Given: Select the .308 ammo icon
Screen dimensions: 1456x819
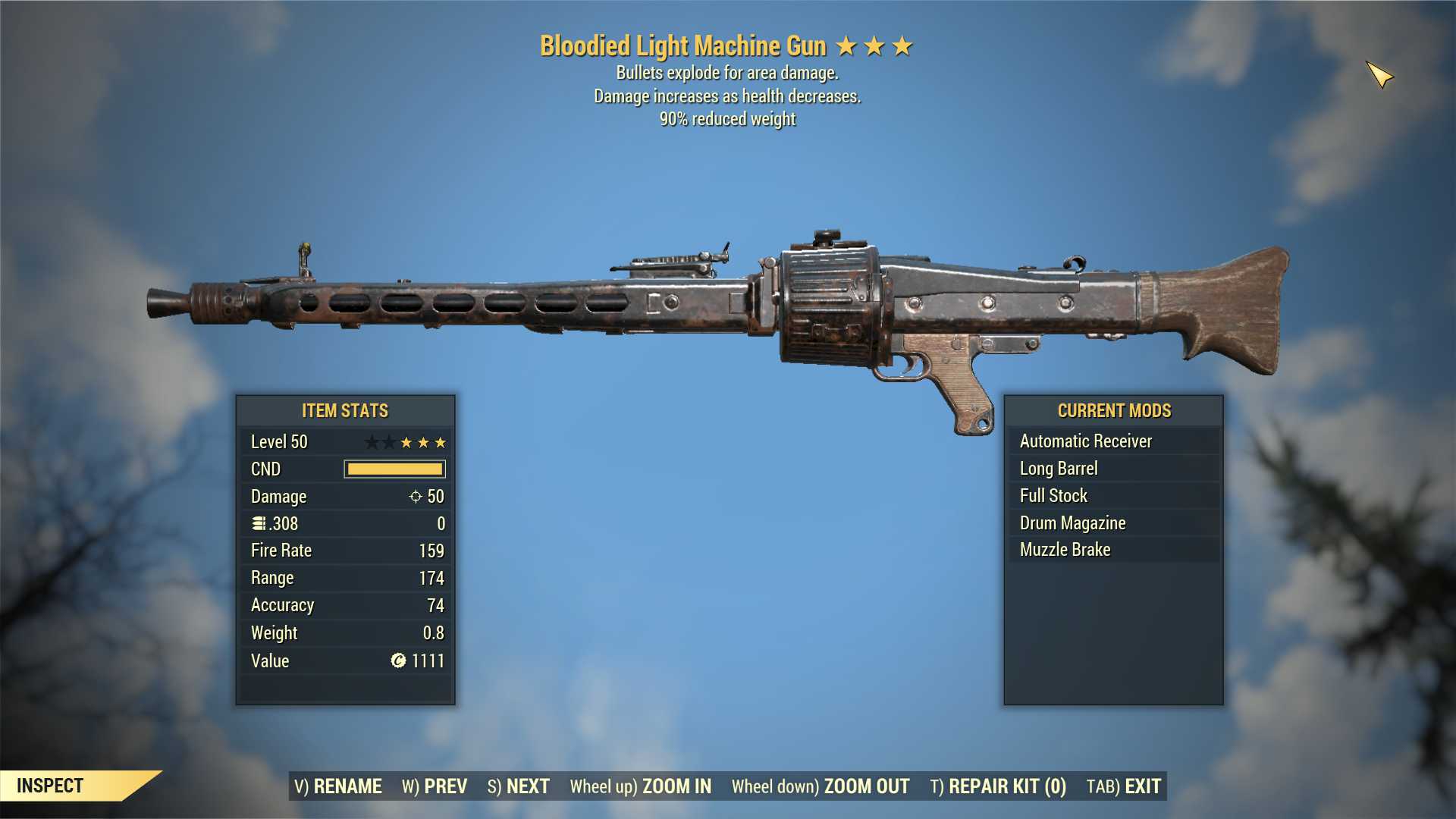Looking at the screenshot, I should click(259, 523).
